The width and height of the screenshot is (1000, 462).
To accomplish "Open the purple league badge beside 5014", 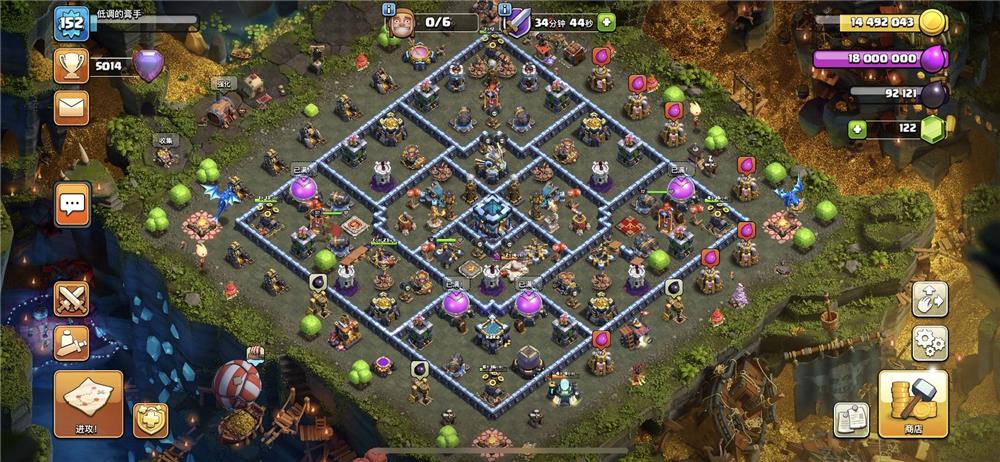I will coord(148,66).
